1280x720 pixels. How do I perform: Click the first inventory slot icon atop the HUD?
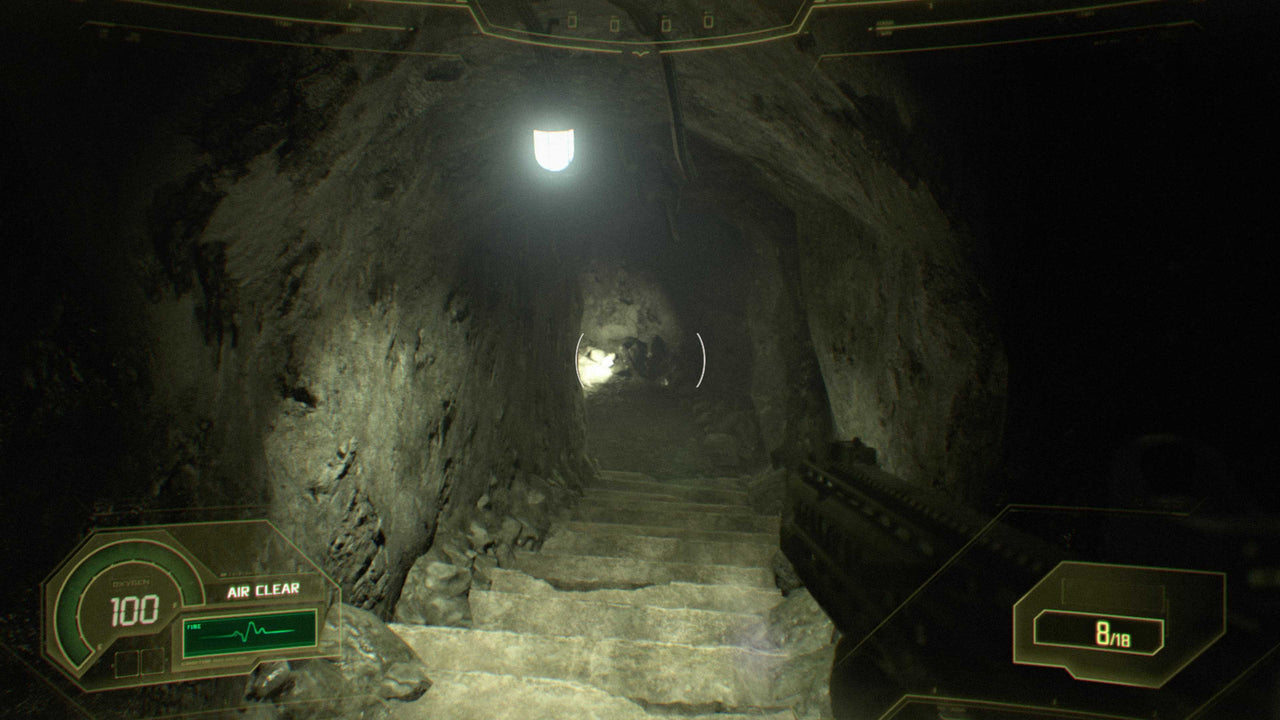(x=572, y=20)
